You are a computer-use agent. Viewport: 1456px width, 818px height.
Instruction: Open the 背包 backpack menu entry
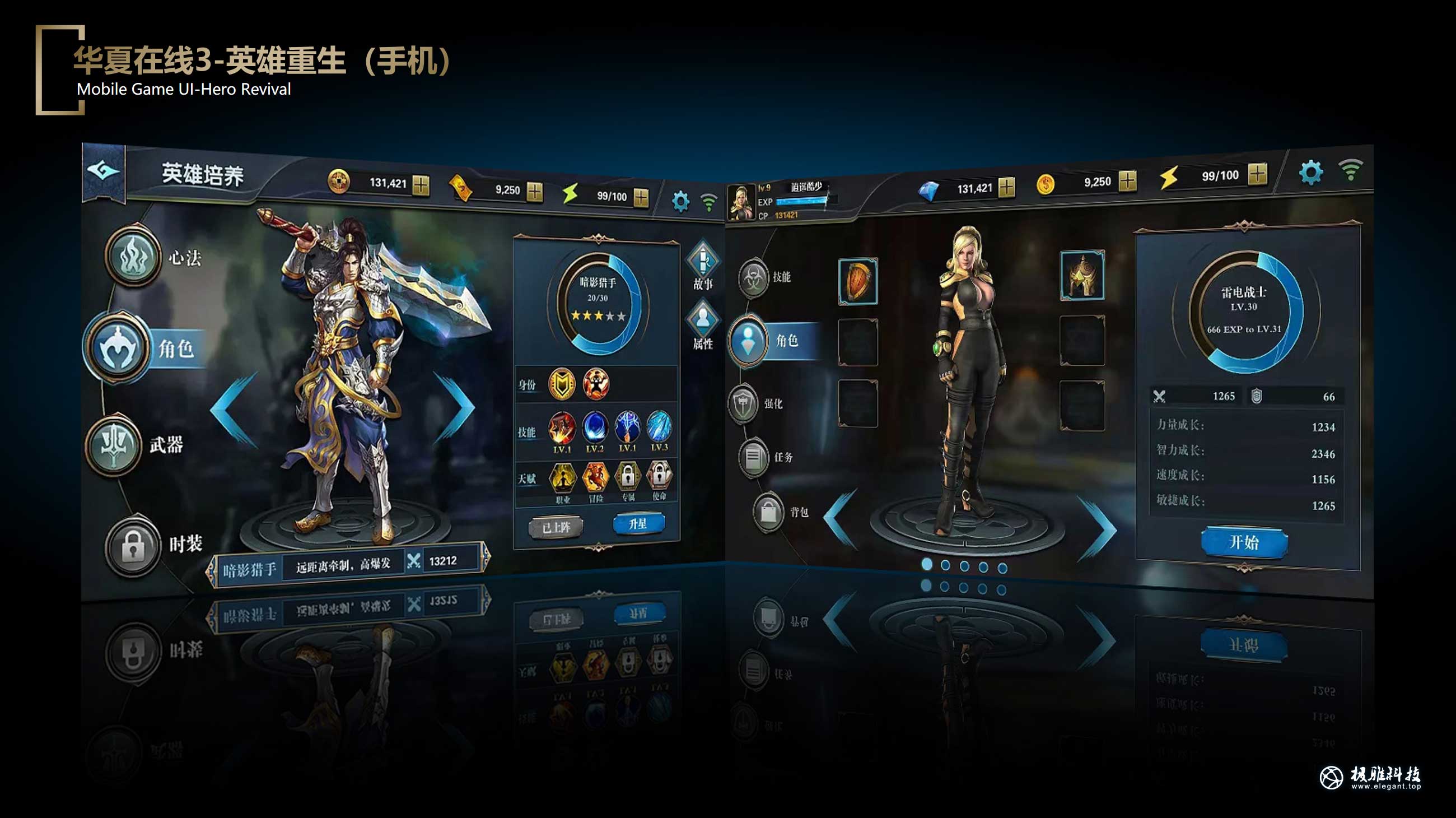(x=769, y=513)
